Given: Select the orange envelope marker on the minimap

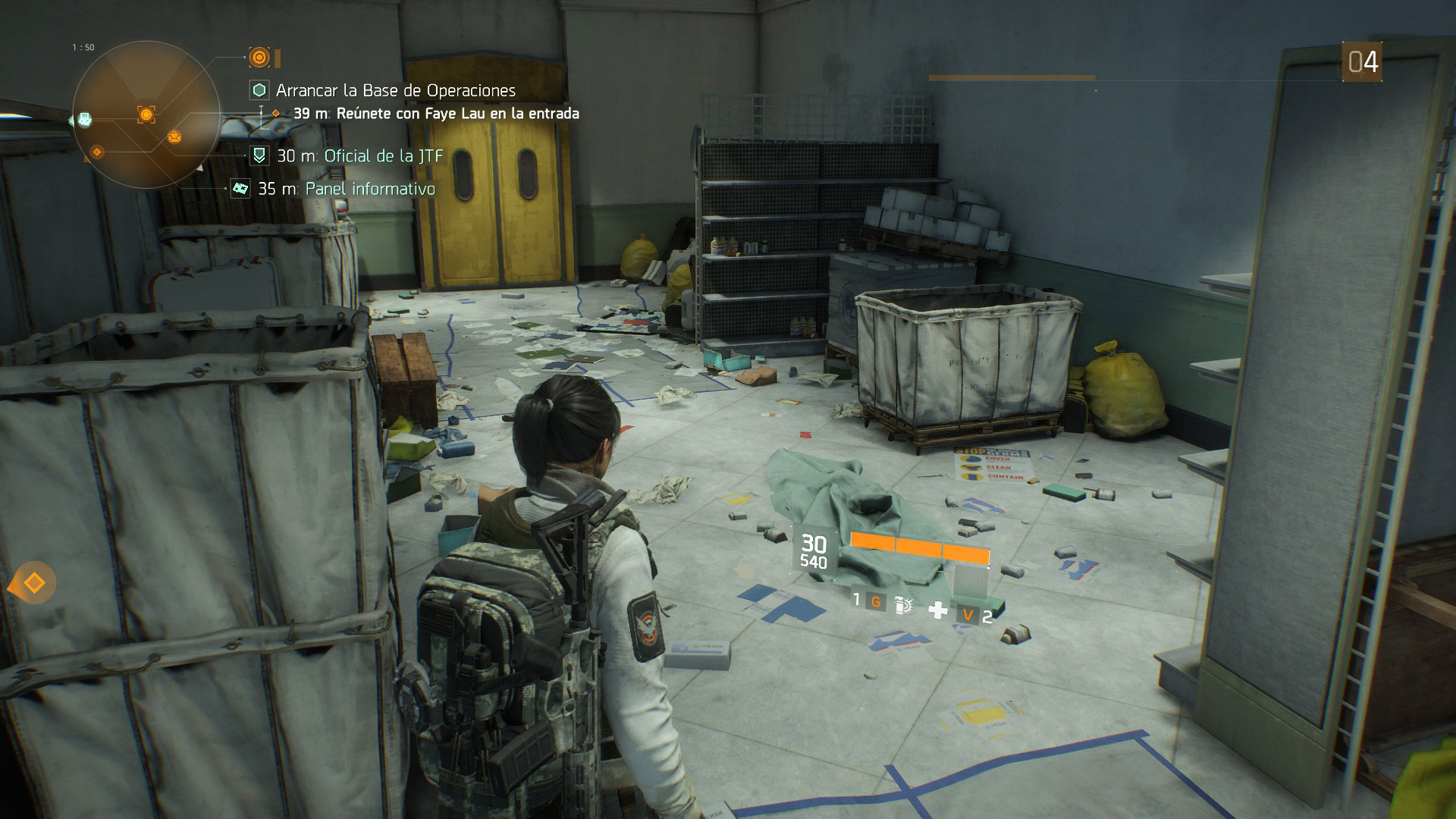Looking at the screenshot, I should (174, 137).
